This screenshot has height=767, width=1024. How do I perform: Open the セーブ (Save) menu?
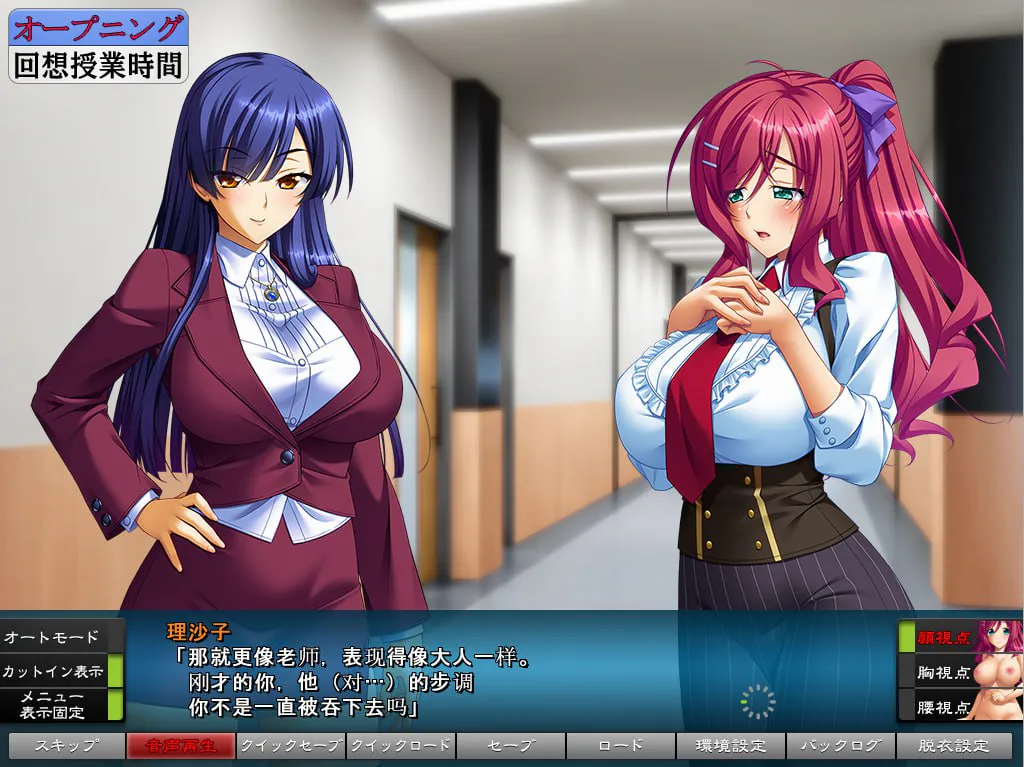511,746
